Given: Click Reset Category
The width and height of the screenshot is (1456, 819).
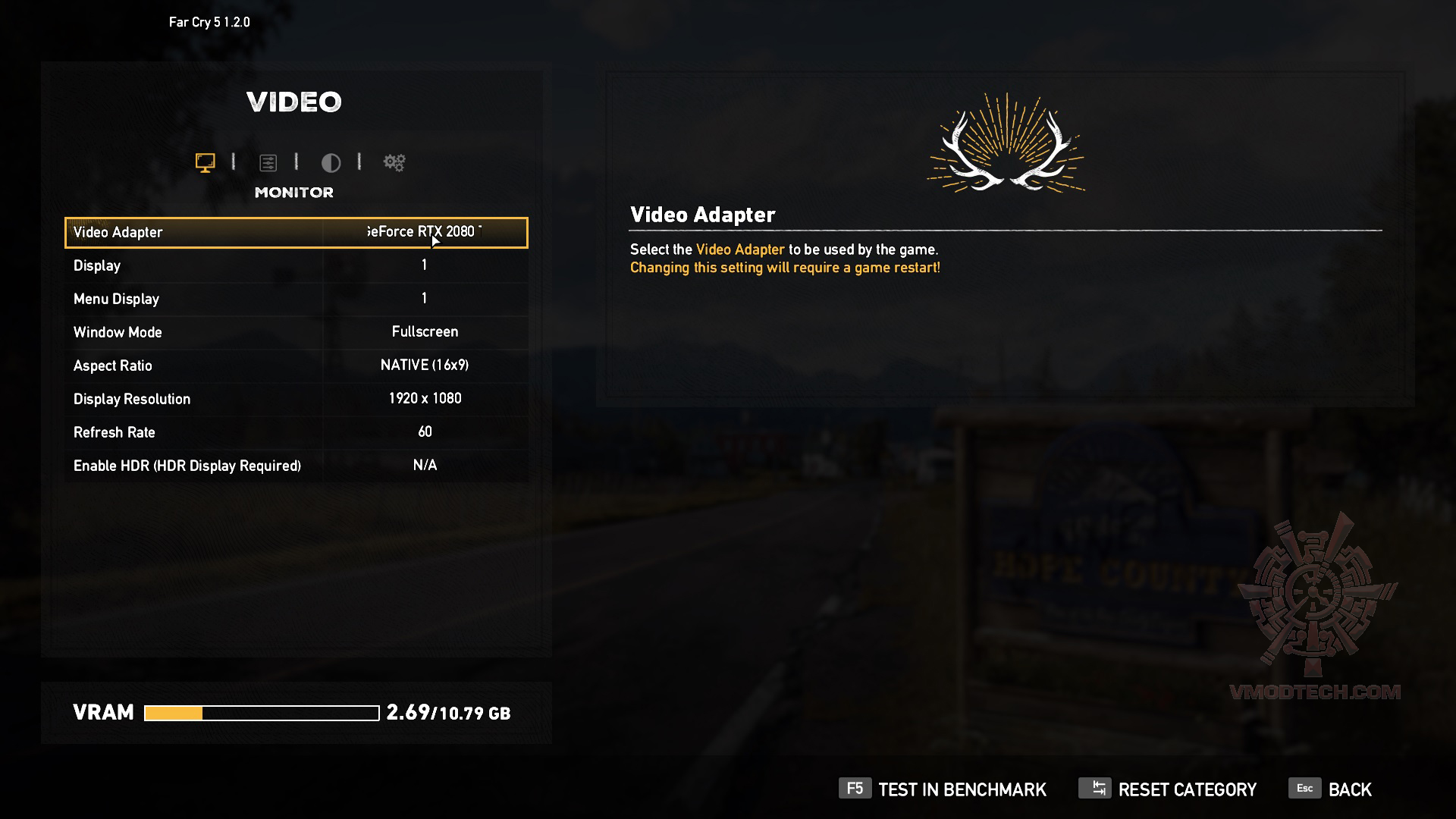Looking at the screenshot, I should [1168, 789].
